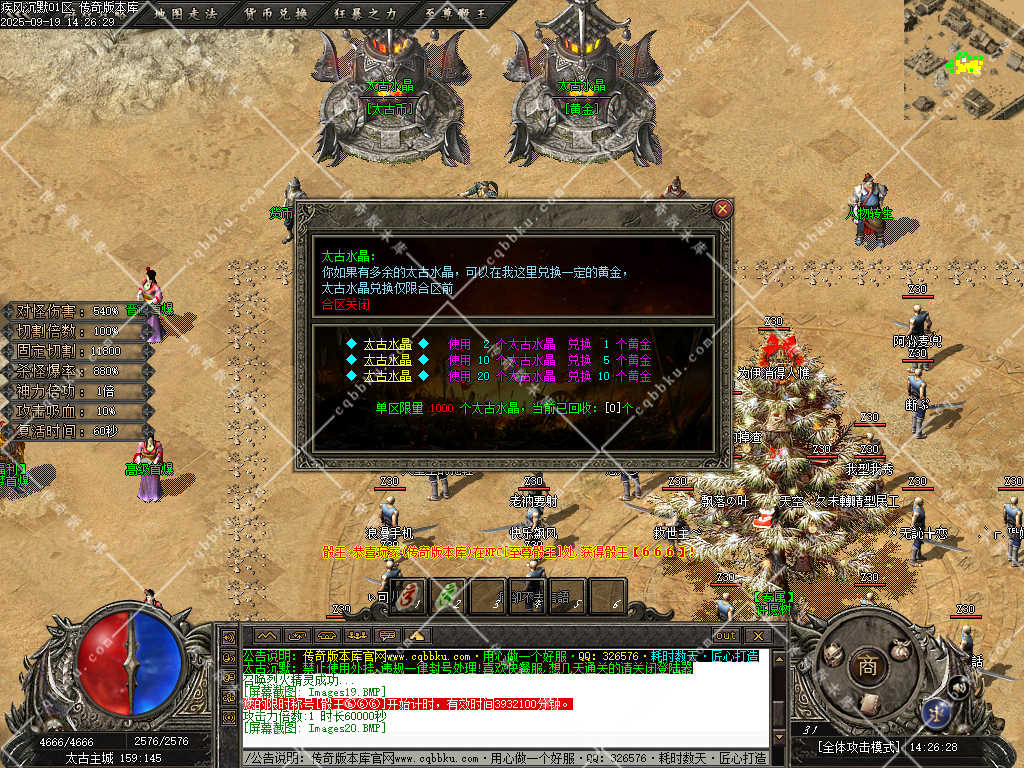Click the blue round skill icon
The width and height of the screenshot is (1024, 768).
point(939,713)
